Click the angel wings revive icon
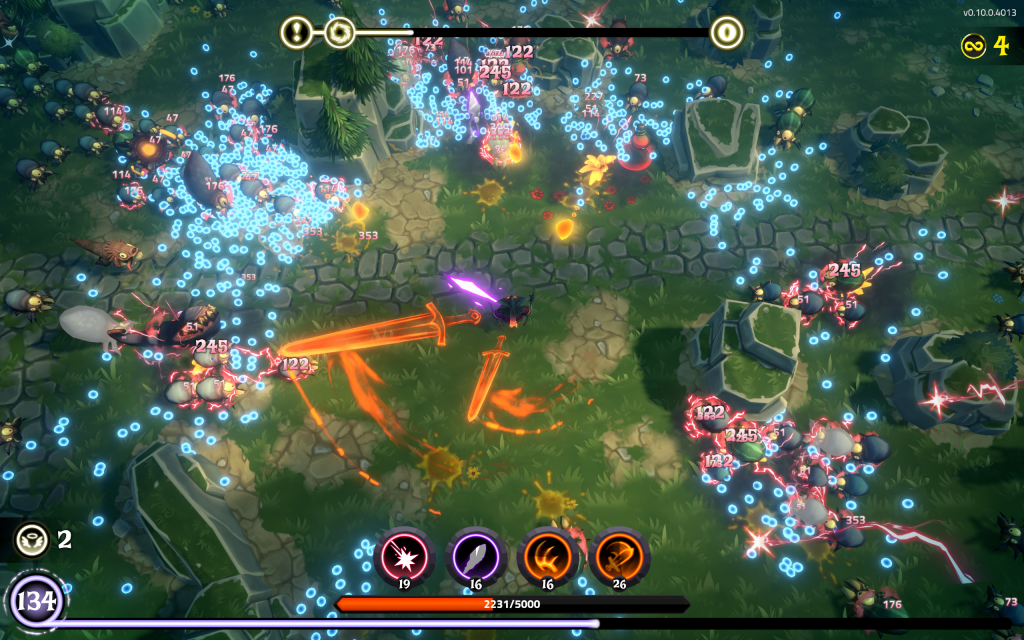Screen dimensions: 1024x640 point(30,540)
